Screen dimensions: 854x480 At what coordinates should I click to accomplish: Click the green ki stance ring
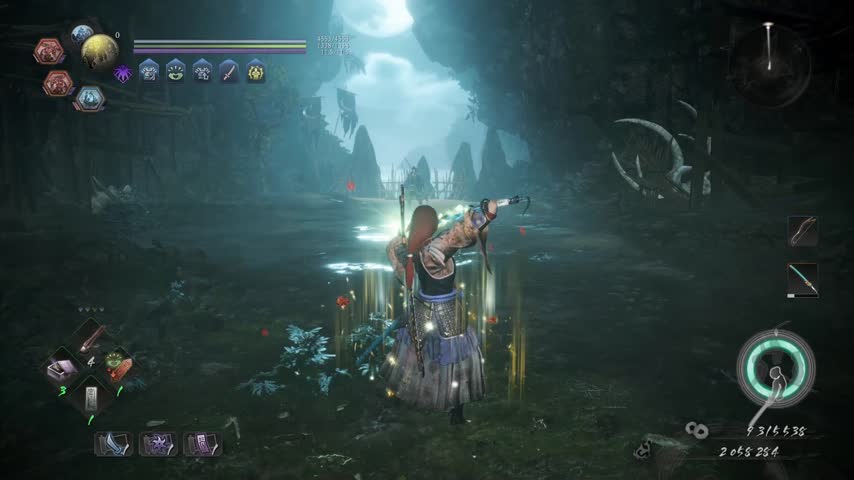coord(775,367)
